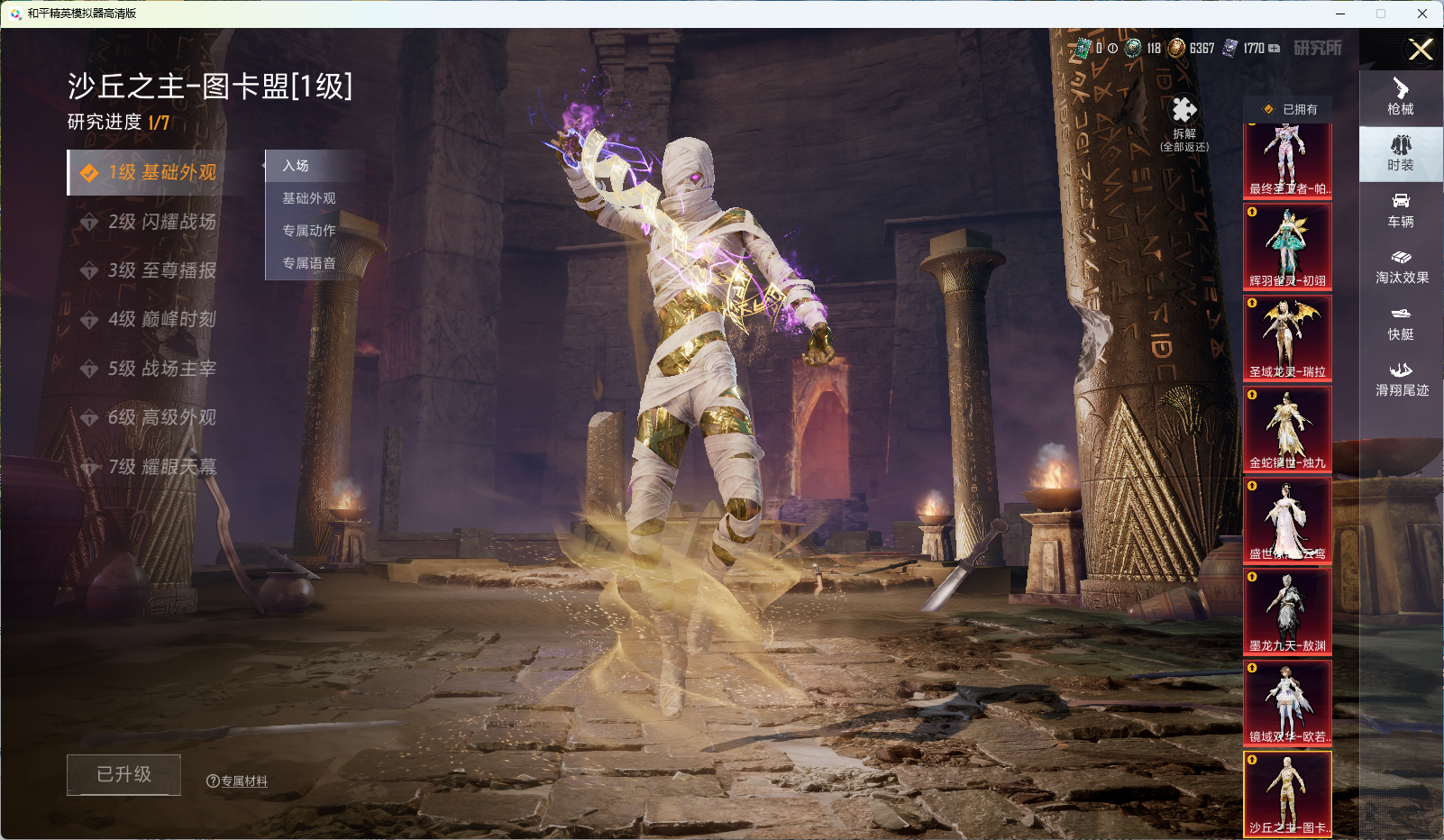Switch to the 枪械 firearms category

pyautogui.click(x=1401, y=97)
